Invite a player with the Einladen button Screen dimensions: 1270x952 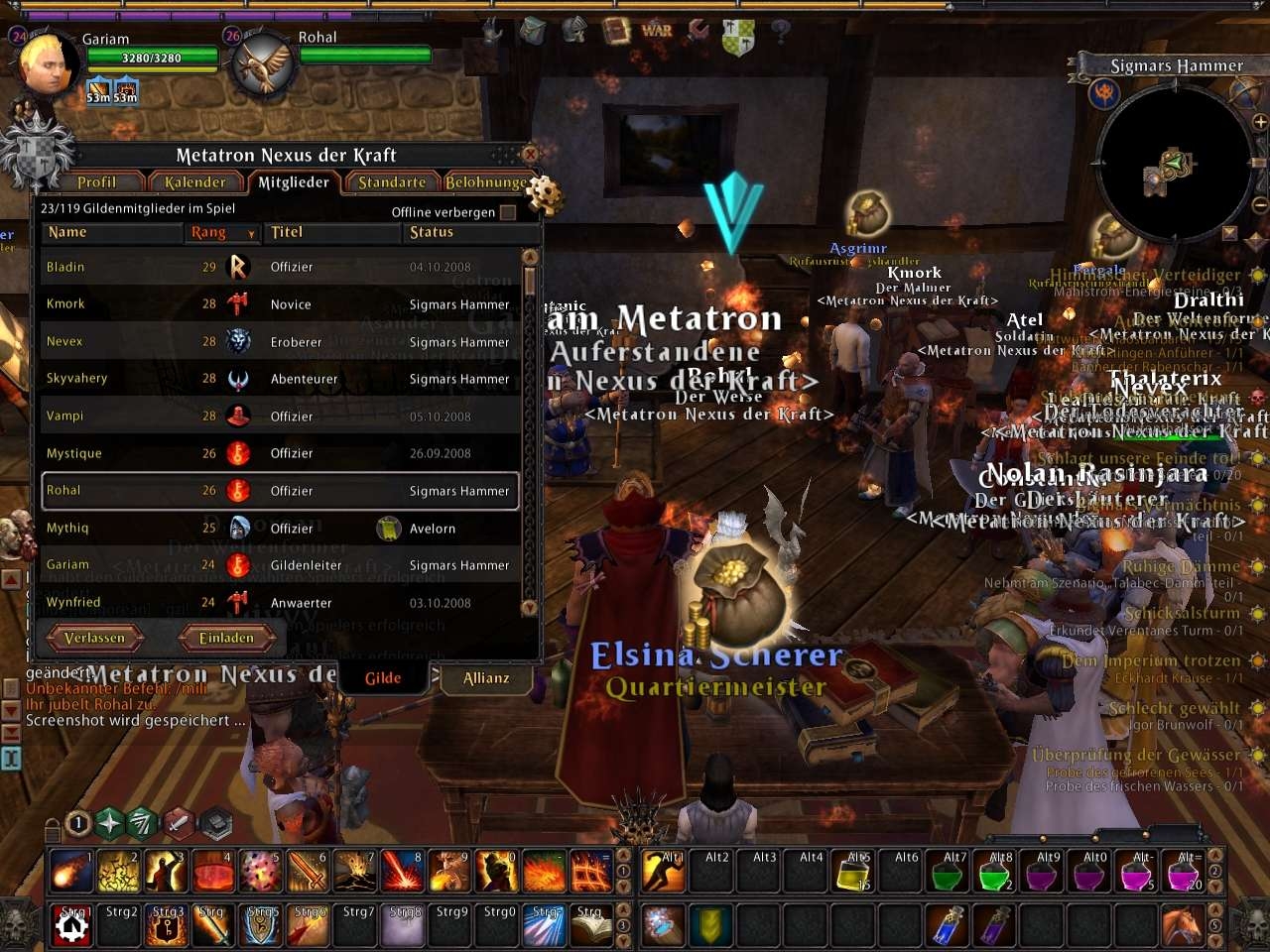point(226,638)
